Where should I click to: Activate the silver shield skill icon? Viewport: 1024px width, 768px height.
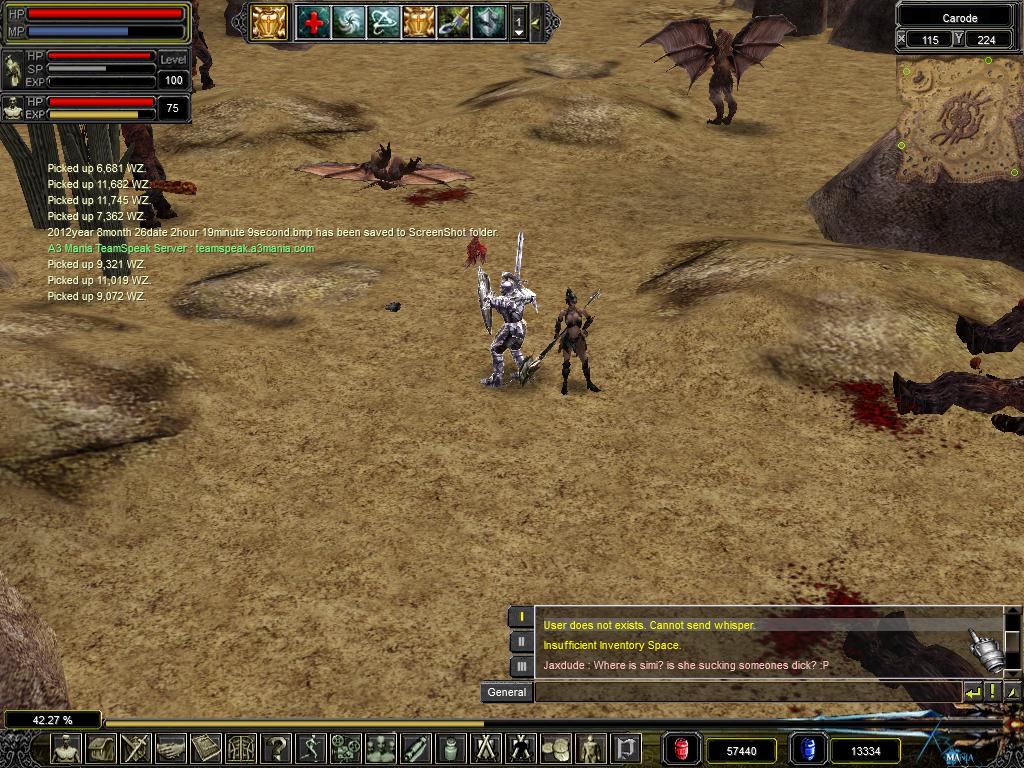pyautogui.click(x=488, y=22)
